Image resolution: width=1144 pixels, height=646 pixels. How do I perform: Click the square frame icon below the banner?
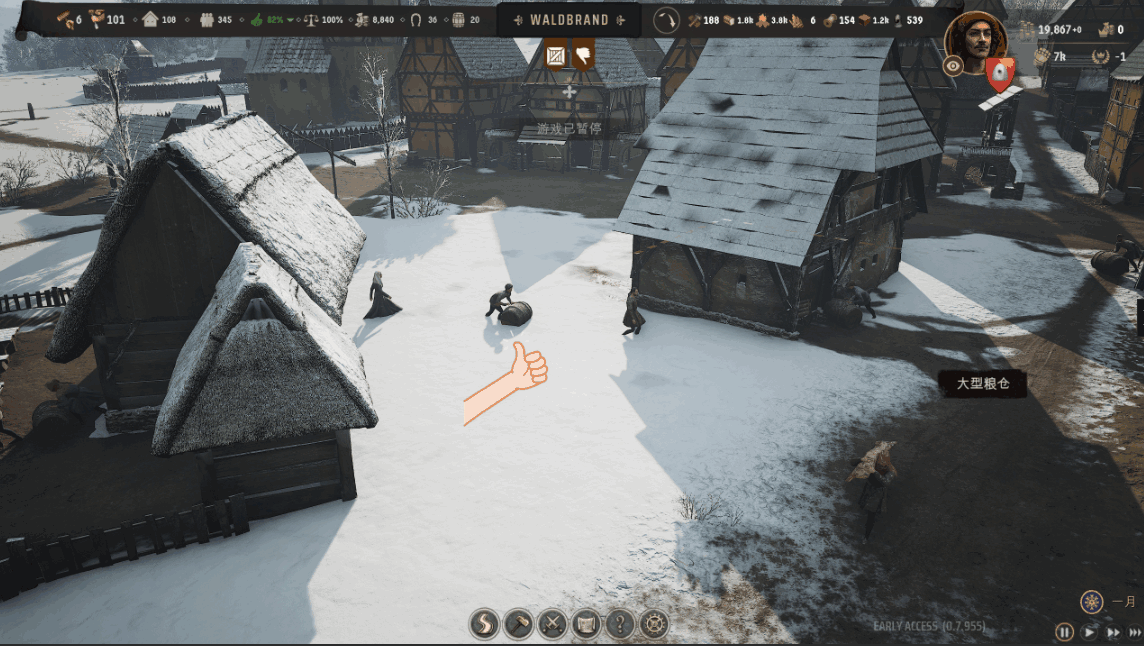[x=556, y=56]
